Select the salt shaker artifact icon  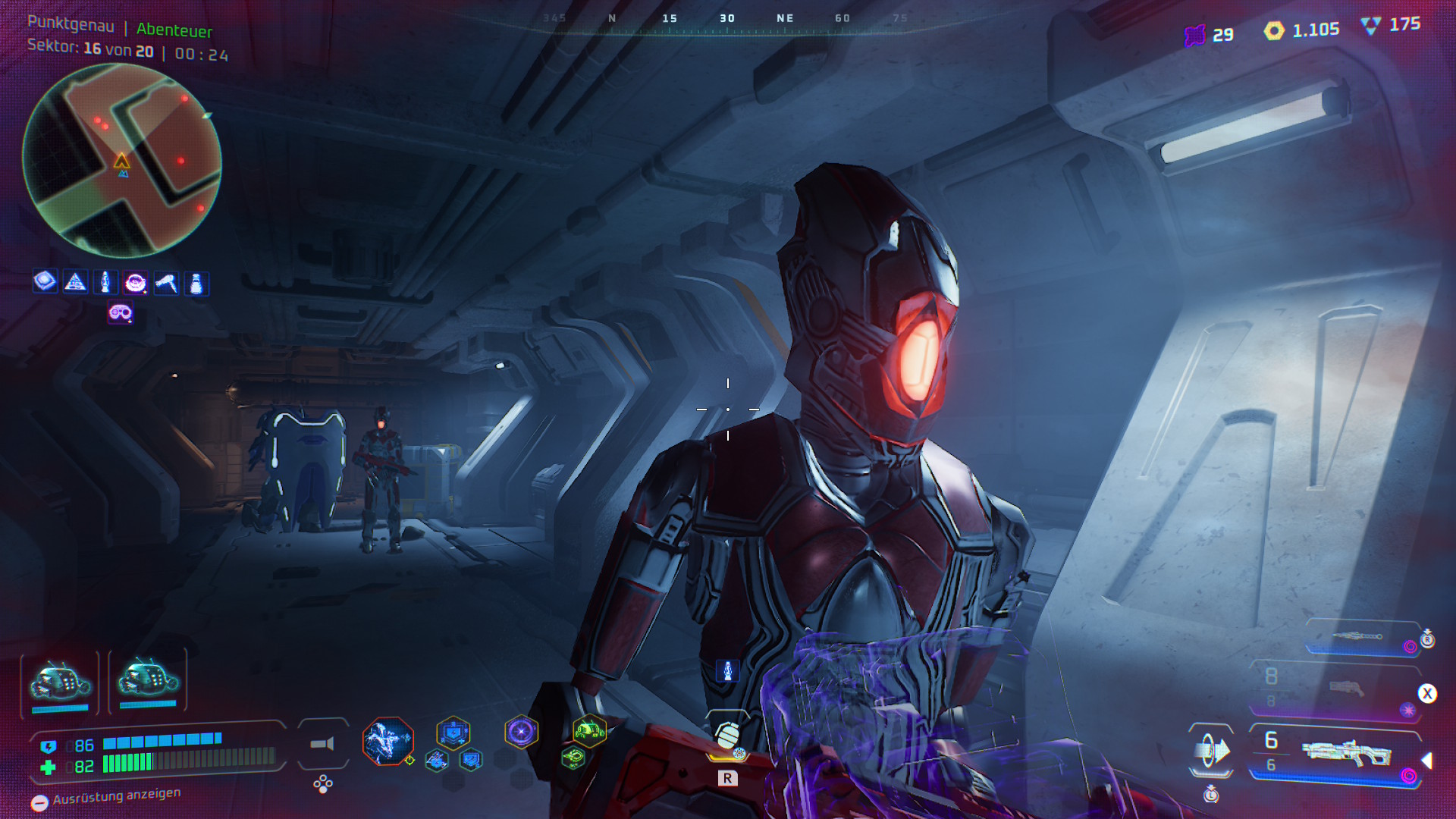(x=196, y=283)
